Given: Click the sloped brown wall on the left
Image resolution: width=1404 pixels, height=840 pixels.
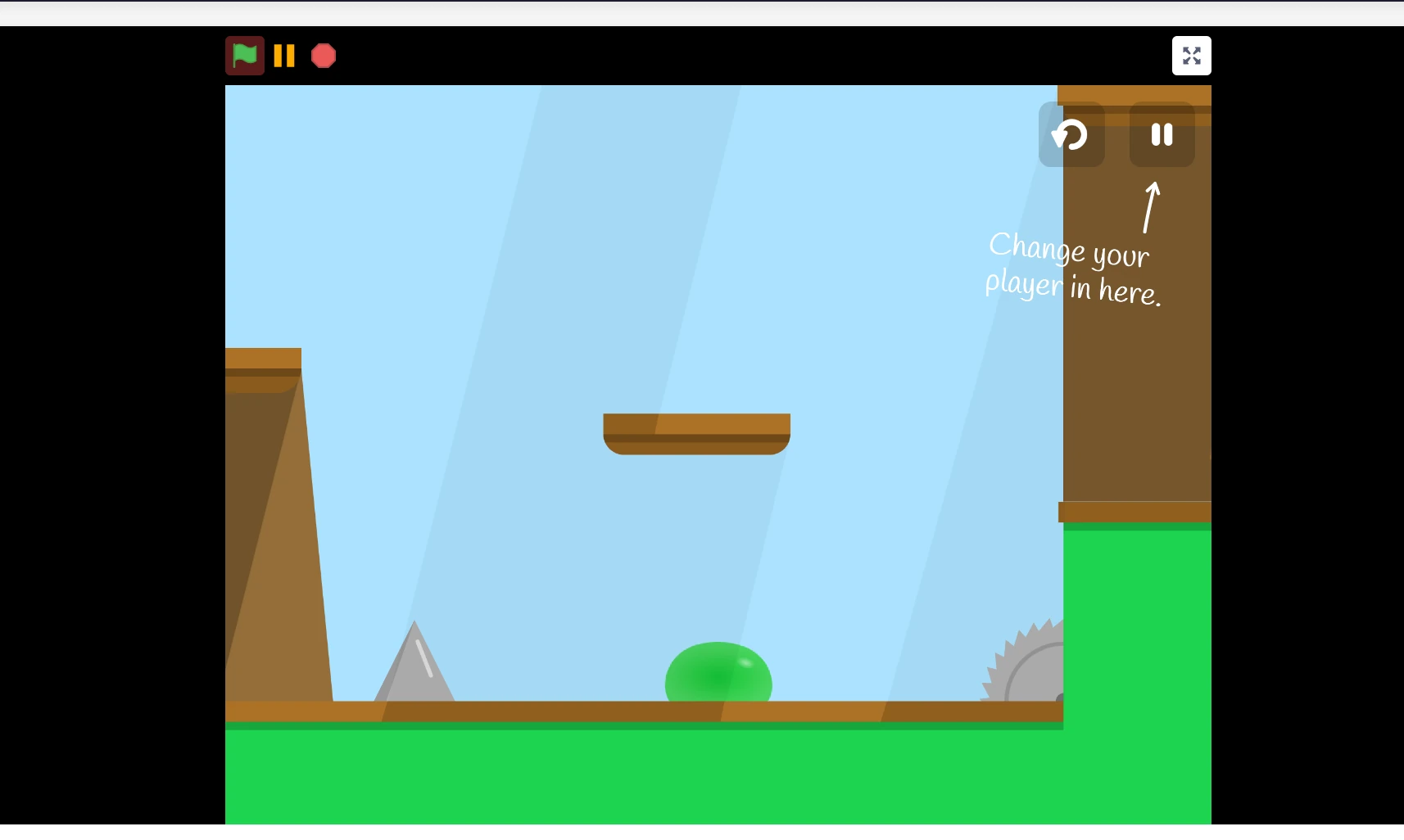Looking at the screenshot, I should click(270, 532).
